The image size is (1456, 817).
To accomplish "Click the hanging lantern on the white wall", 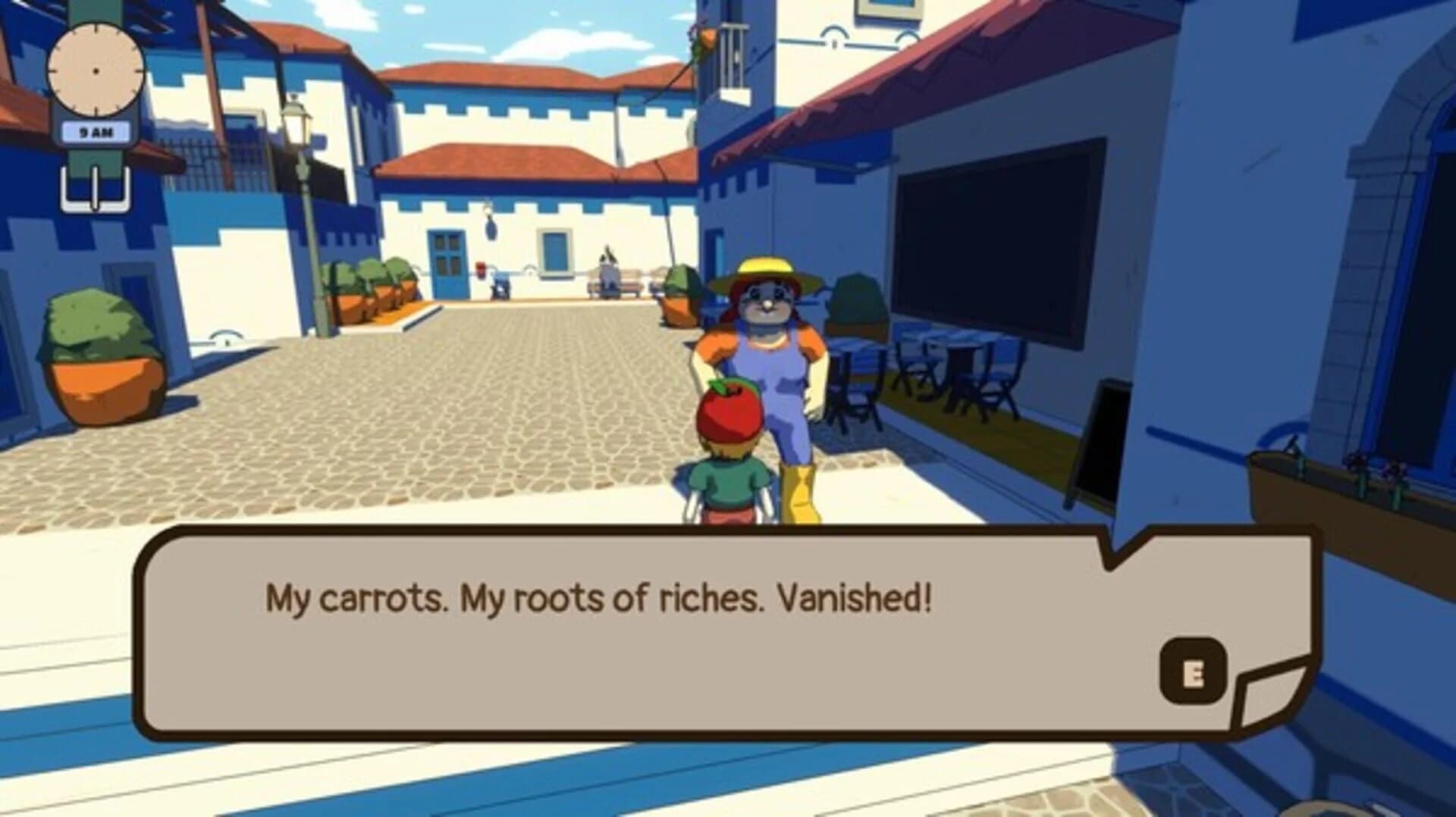I will [x=490, y=224].
